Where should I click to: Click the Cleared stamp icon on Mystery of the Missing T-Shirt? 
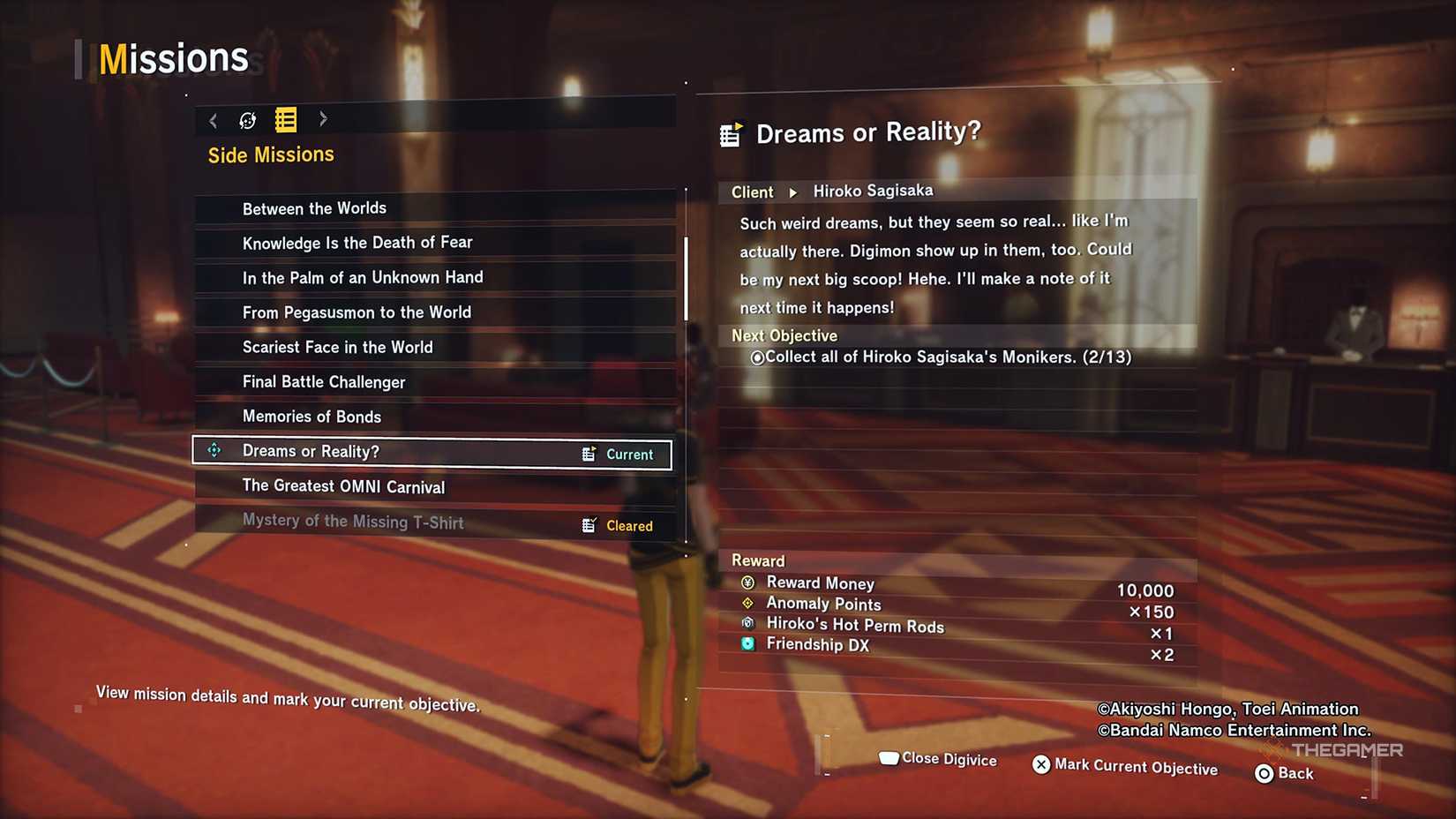click(x=588, y=524)
